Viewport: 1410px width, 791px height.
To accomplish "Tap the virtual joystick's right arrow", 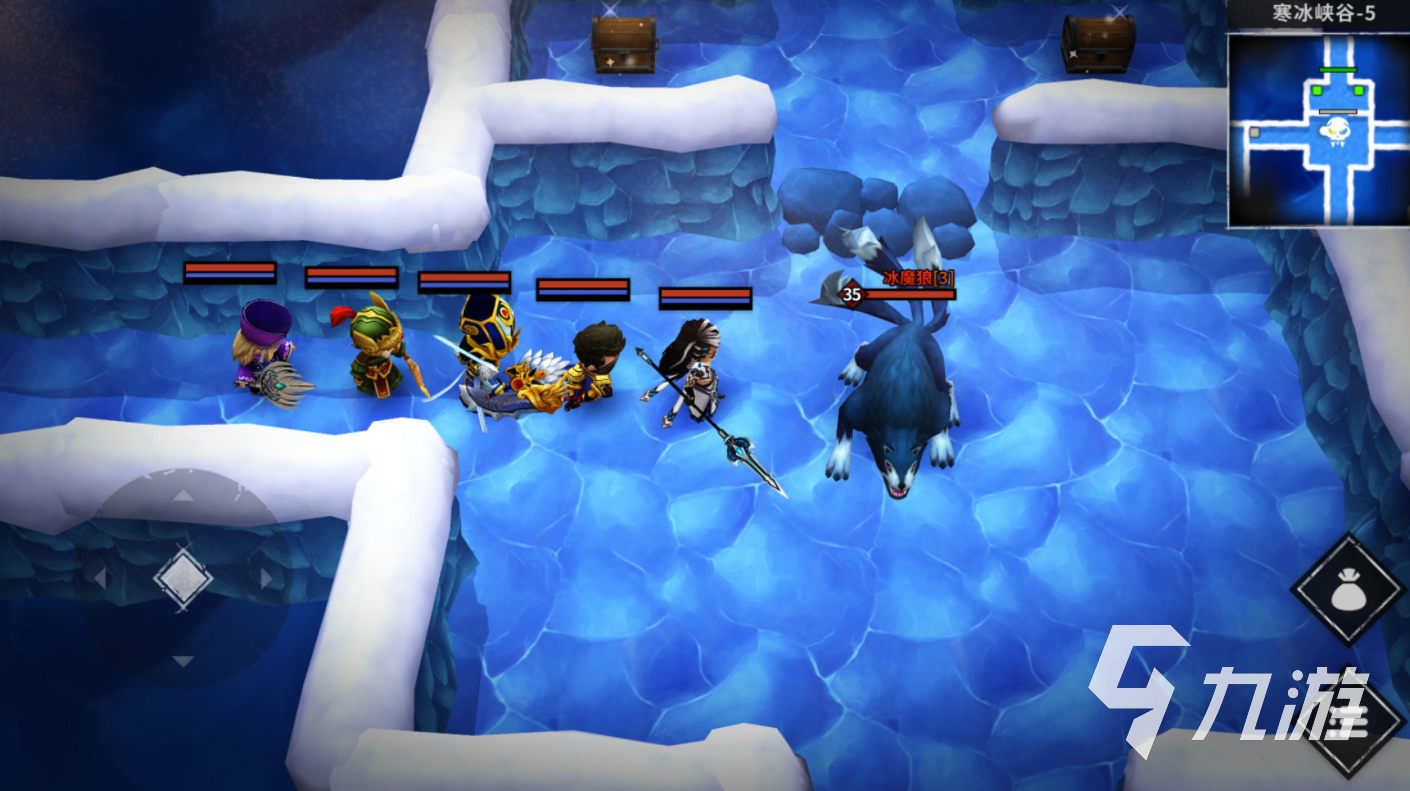I will point(266,578).
